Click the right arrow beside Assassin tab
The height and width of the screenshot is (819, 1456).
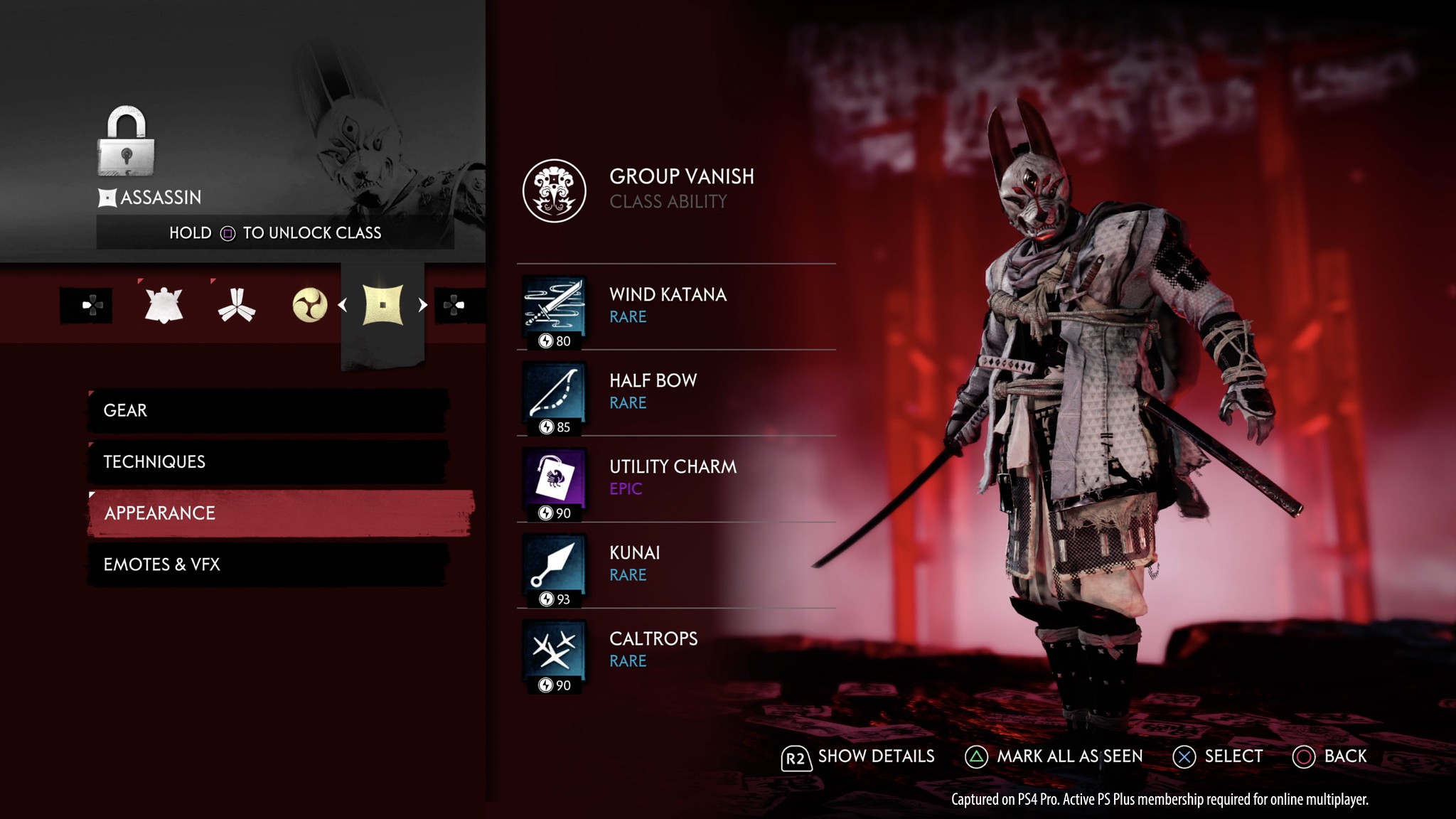(423, 305)
